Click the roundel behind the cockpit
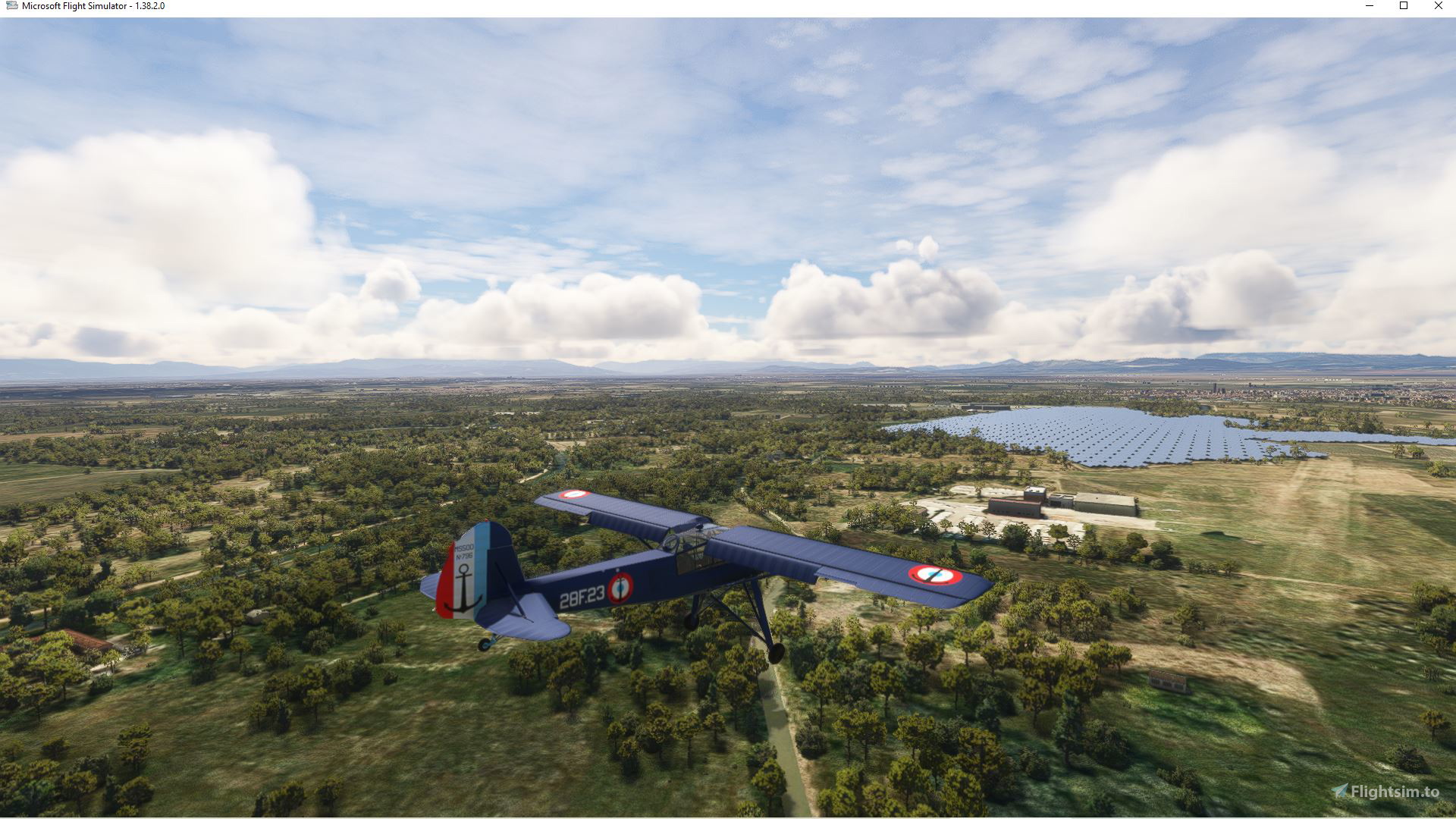Viewport: 1456px width, 819px height. [621, 587]
